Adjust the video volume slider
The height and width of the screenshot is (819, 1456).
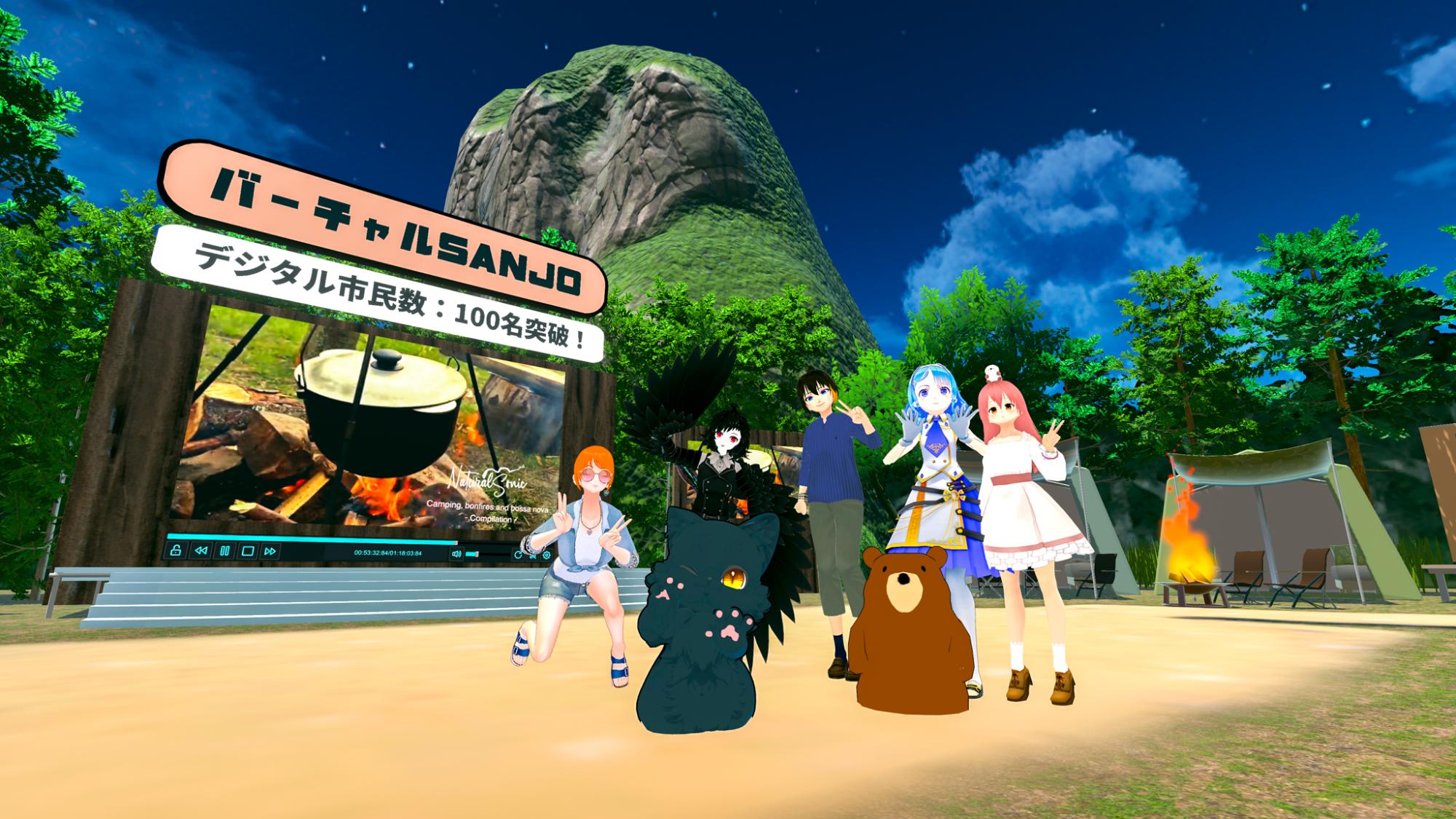pyautogui.click(x=475, y=554)
